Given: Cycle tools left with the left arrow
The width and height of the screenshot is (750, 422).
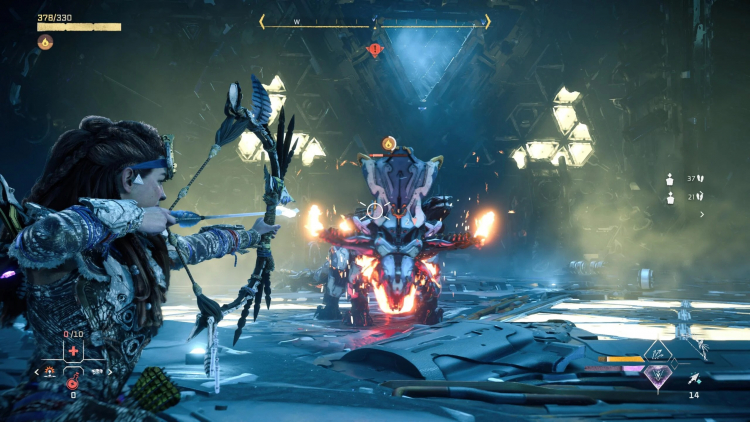Looking at the screenshot, I should pyautogui.click(x=37, y=372).
